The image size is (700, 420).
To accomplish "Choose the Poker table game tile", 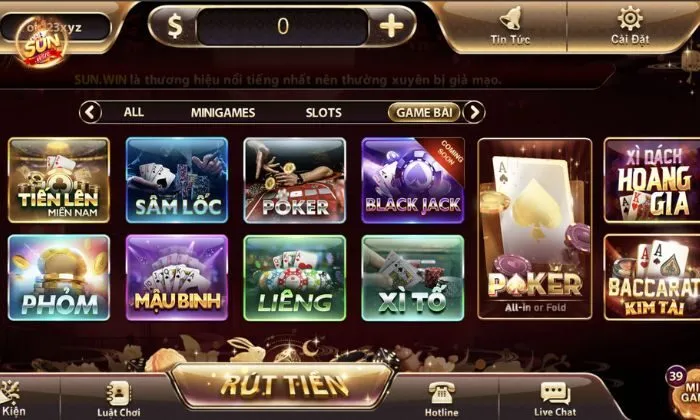I will pos(295,180).
